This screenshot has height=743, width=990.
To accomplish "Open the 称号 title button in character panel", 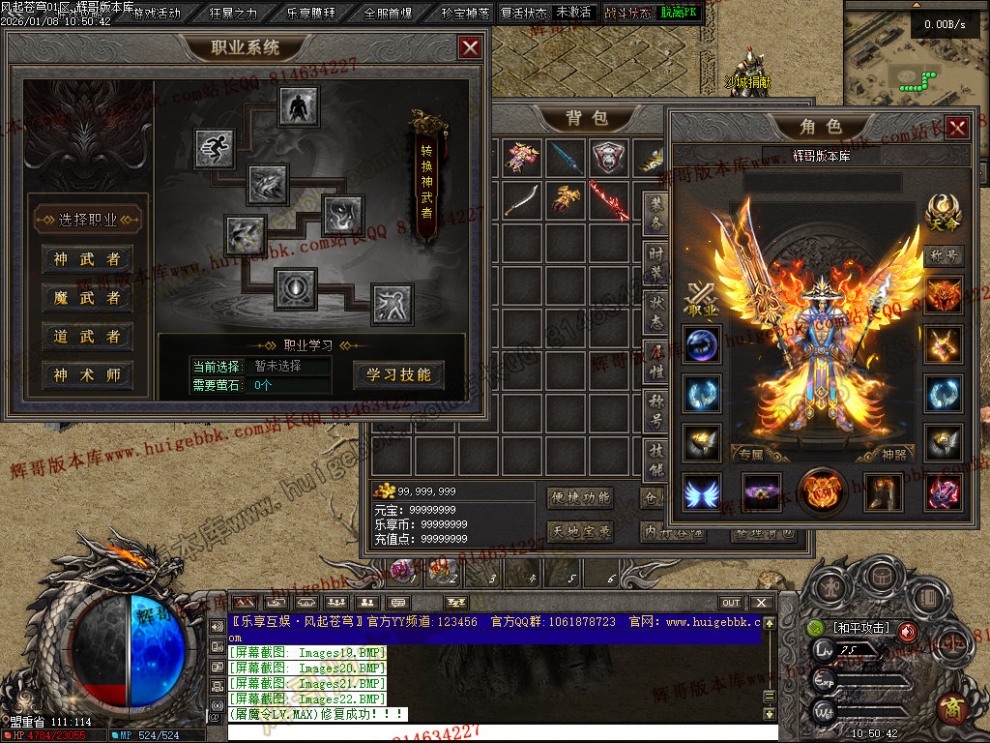I will click(942, 255).
